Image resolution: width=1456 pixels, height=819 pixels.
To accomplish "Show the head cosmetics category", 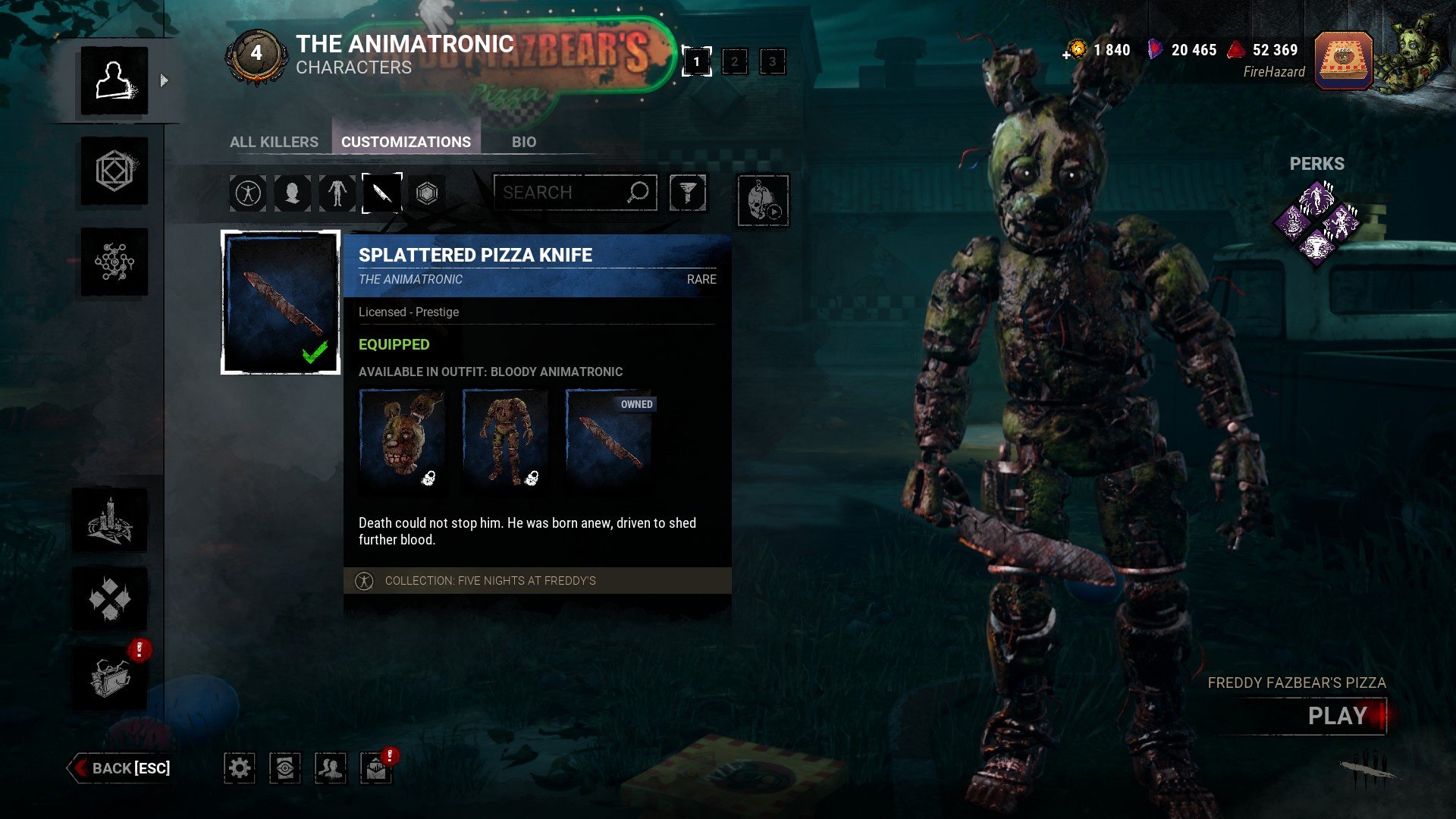I will click(293, 193).
